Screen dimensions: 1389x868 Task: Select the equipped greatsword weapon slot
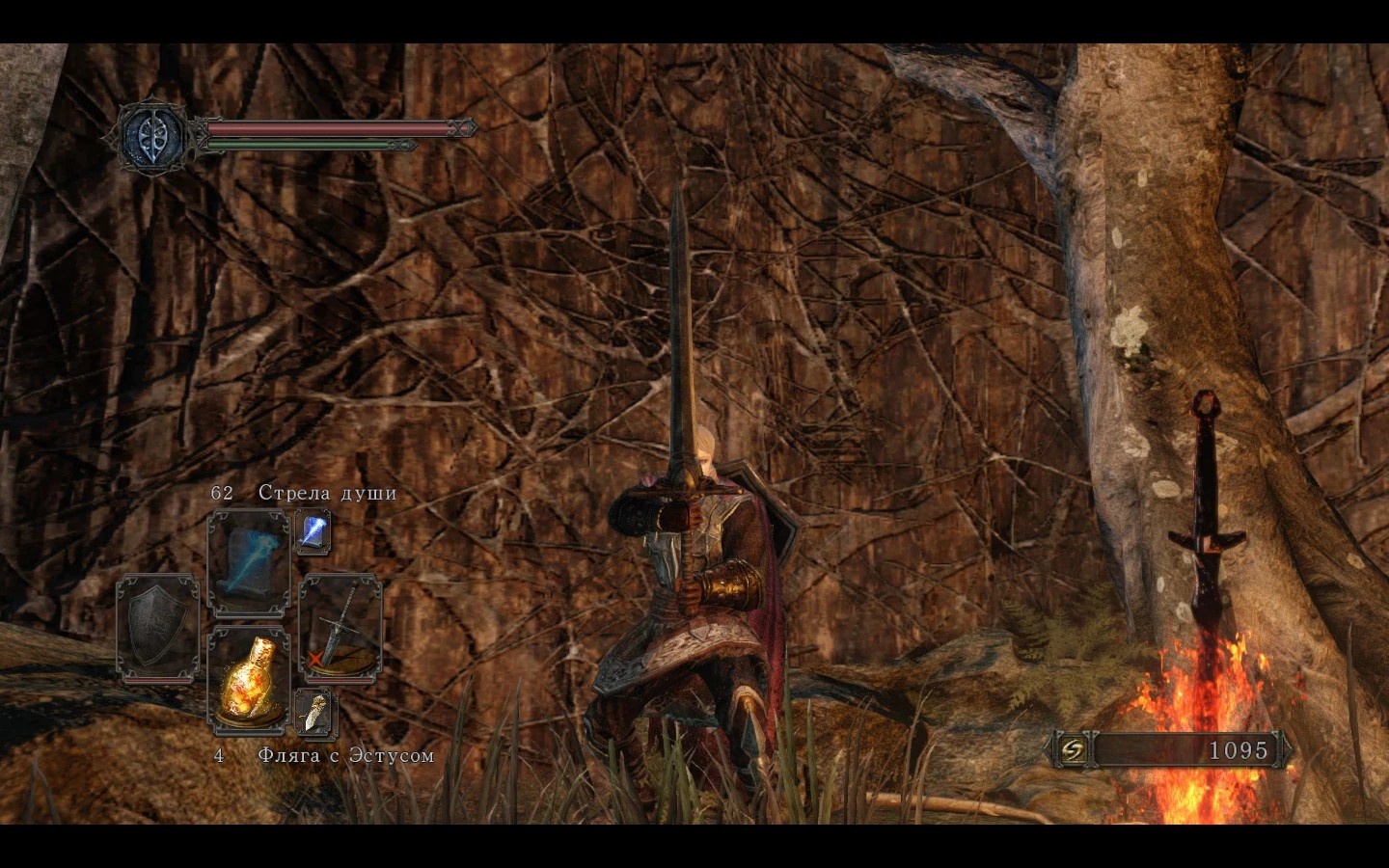(340, 623)
